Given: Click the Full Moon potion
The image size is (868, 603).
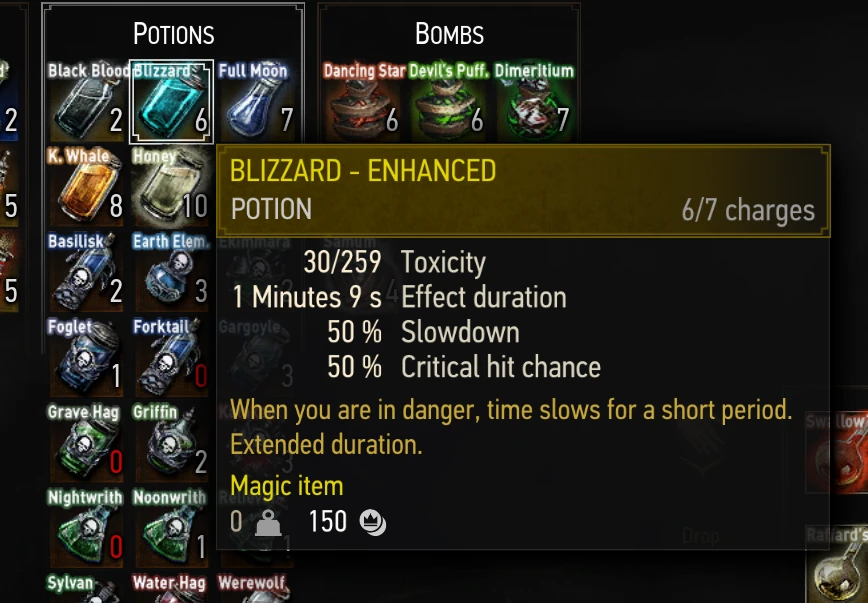Looking at the screenshot, I should click(256, 102).
